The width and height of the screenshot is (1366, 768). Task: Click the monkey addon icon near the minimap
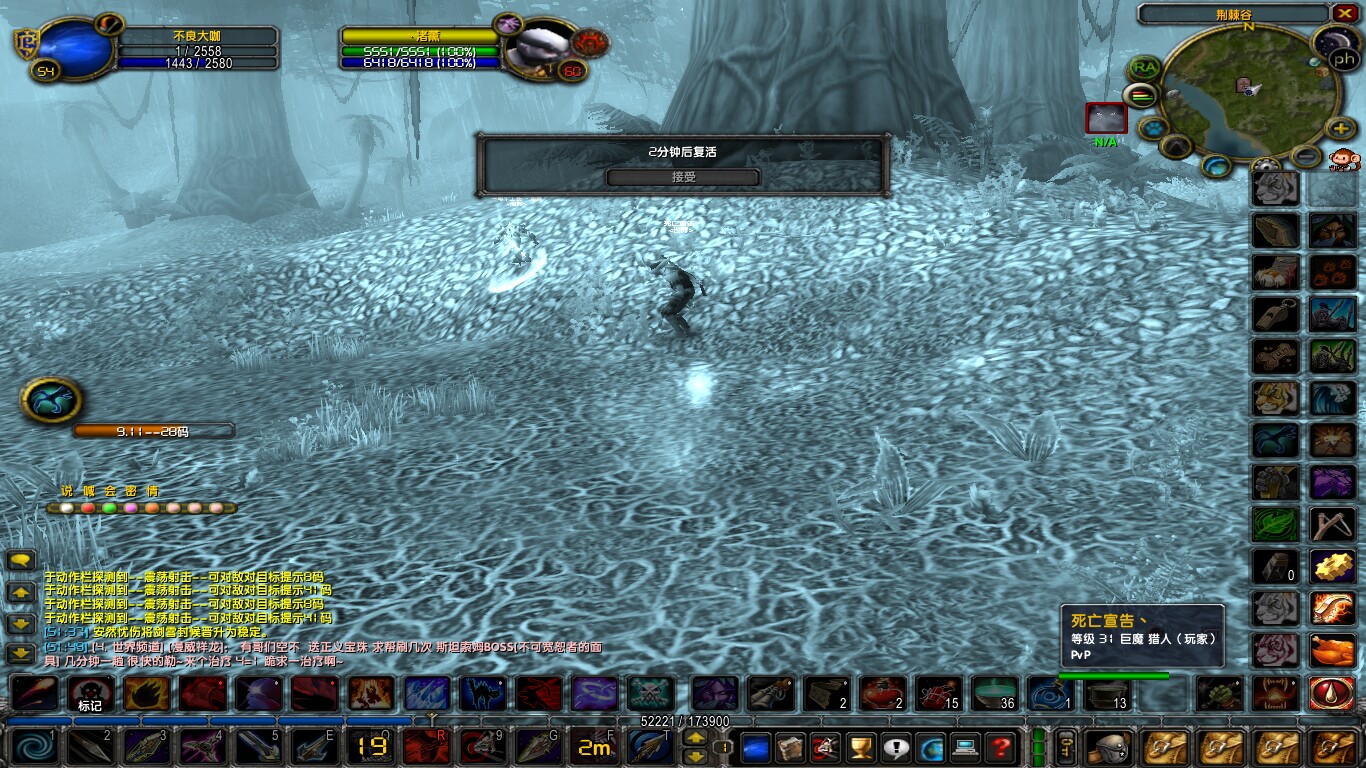point(1345,160)
